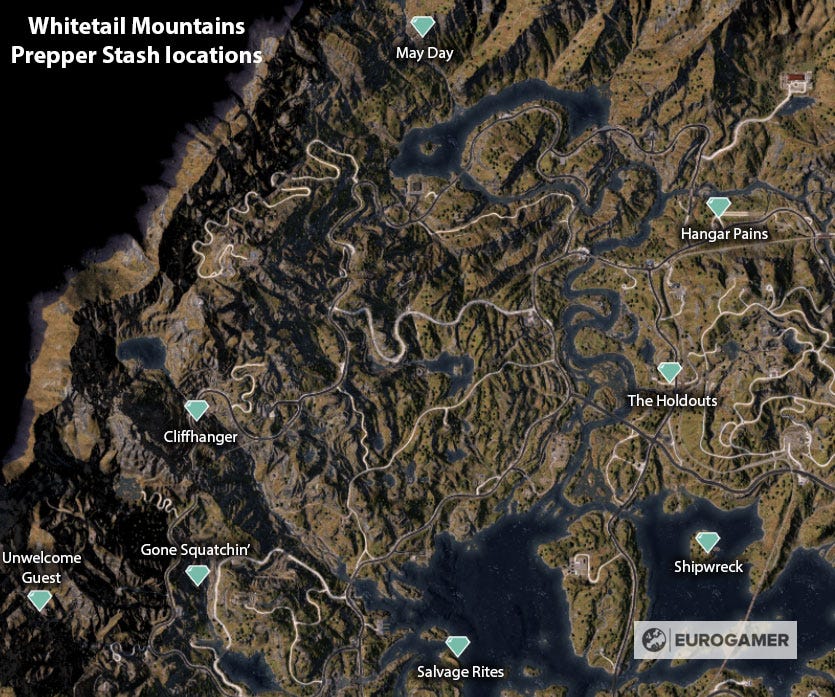
Task: Pick the Gone Squatchin' stash marker
Action: tap(198, 575)
